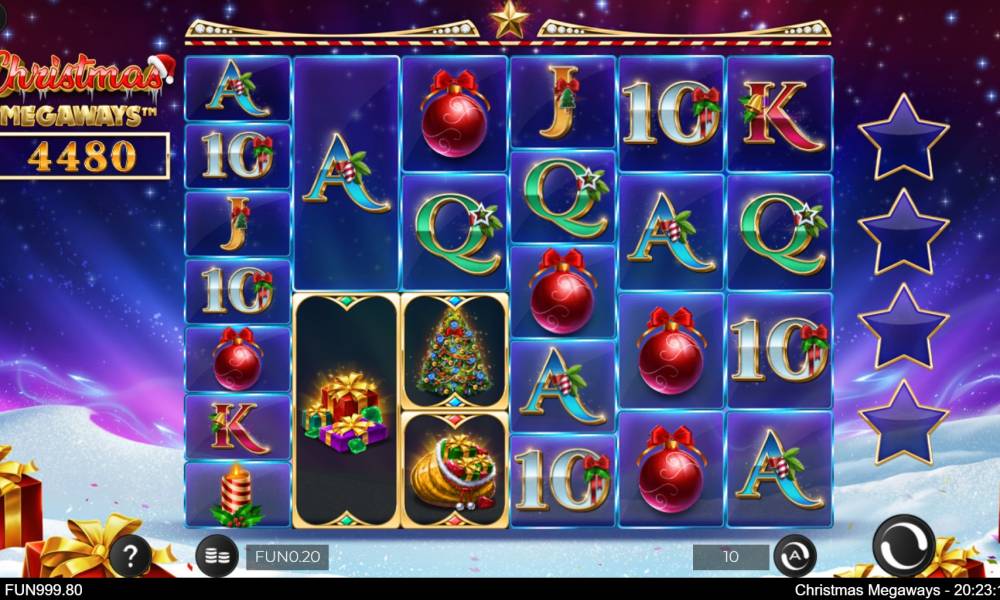The height and width of the screenshot is (600, 1000).
Task: Spin the reels with the spin button
Action: point(903,546)
